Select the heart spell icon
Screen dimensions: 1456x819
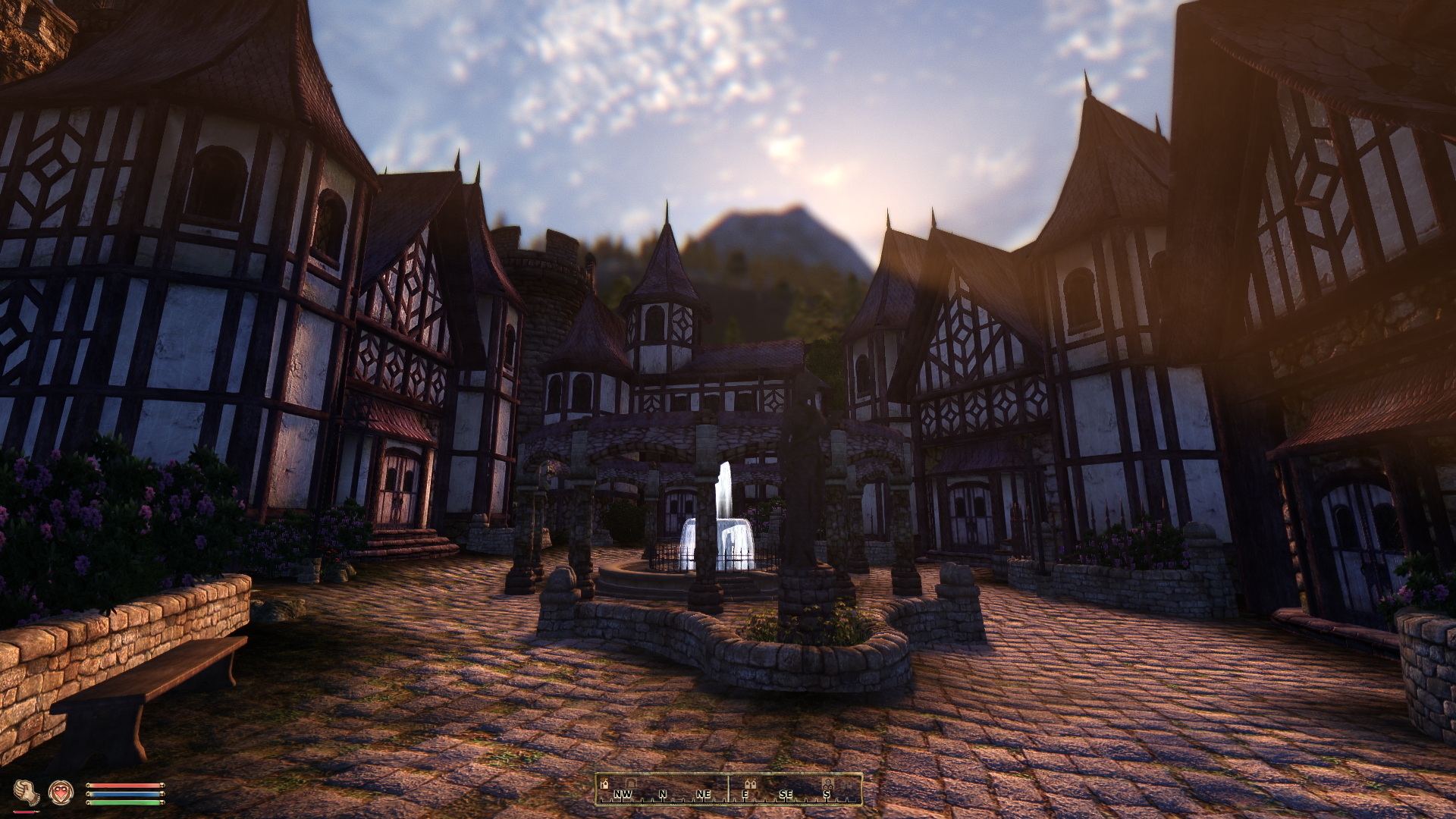[61, 793]
